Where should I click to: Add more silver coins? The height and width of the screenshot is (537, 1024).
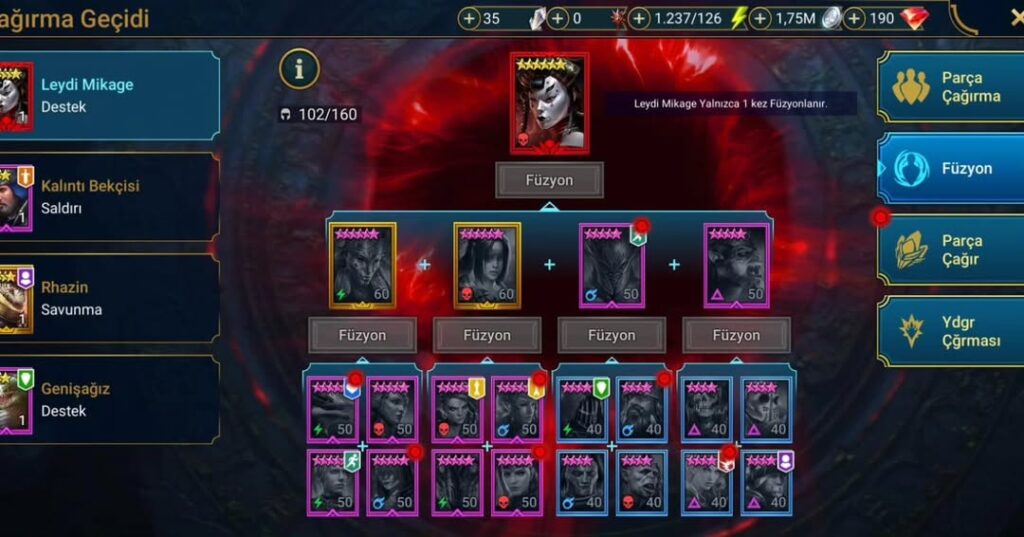(760, 18)
